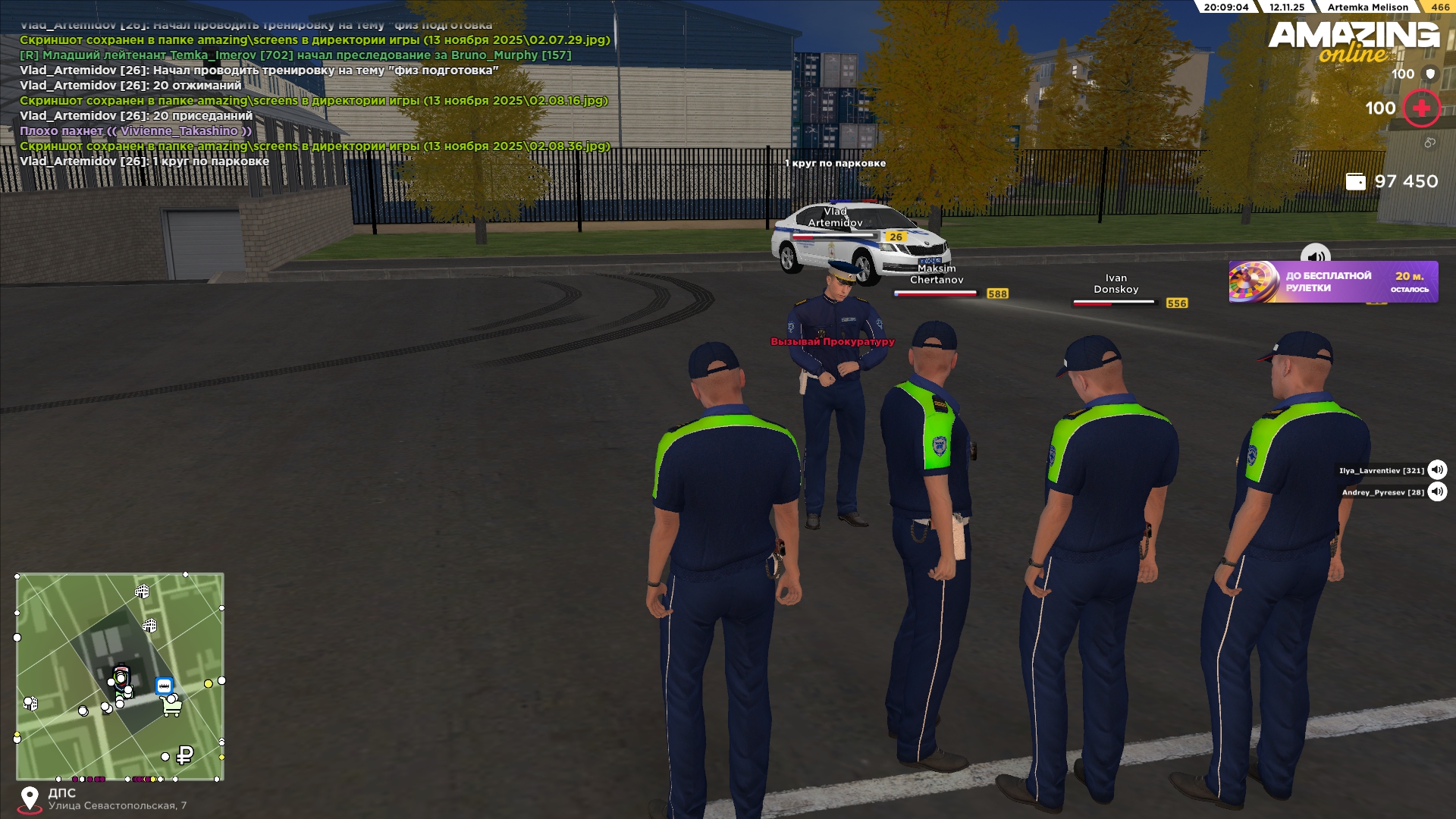The image size is (1456, 819).
Task: Select the wallet money icon
Action: [1355, 181]
